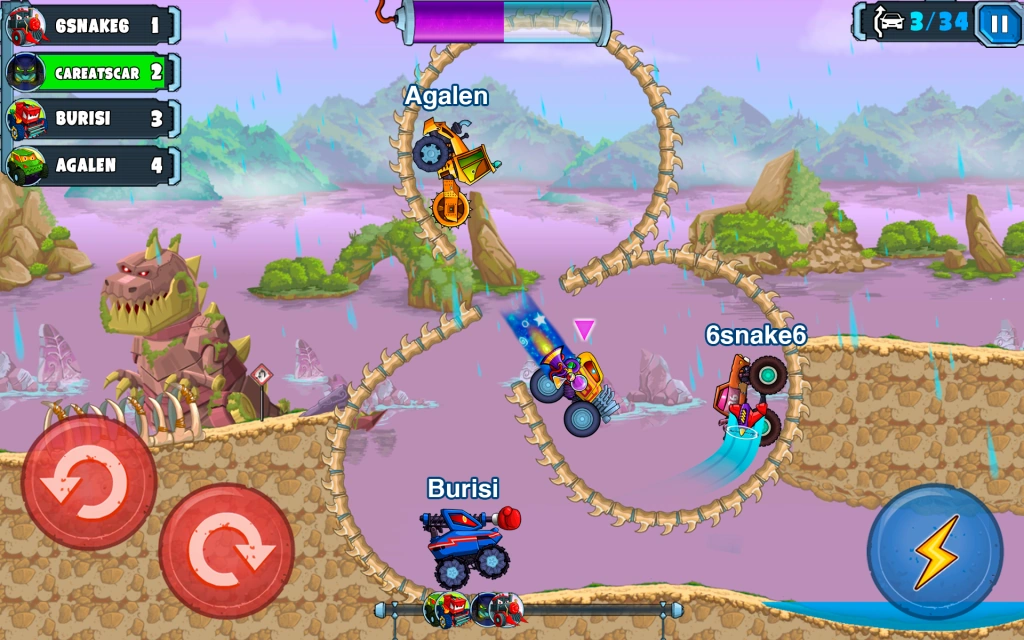Pause the race
The width and height of the screenshot is (1024, 640).
998,23
